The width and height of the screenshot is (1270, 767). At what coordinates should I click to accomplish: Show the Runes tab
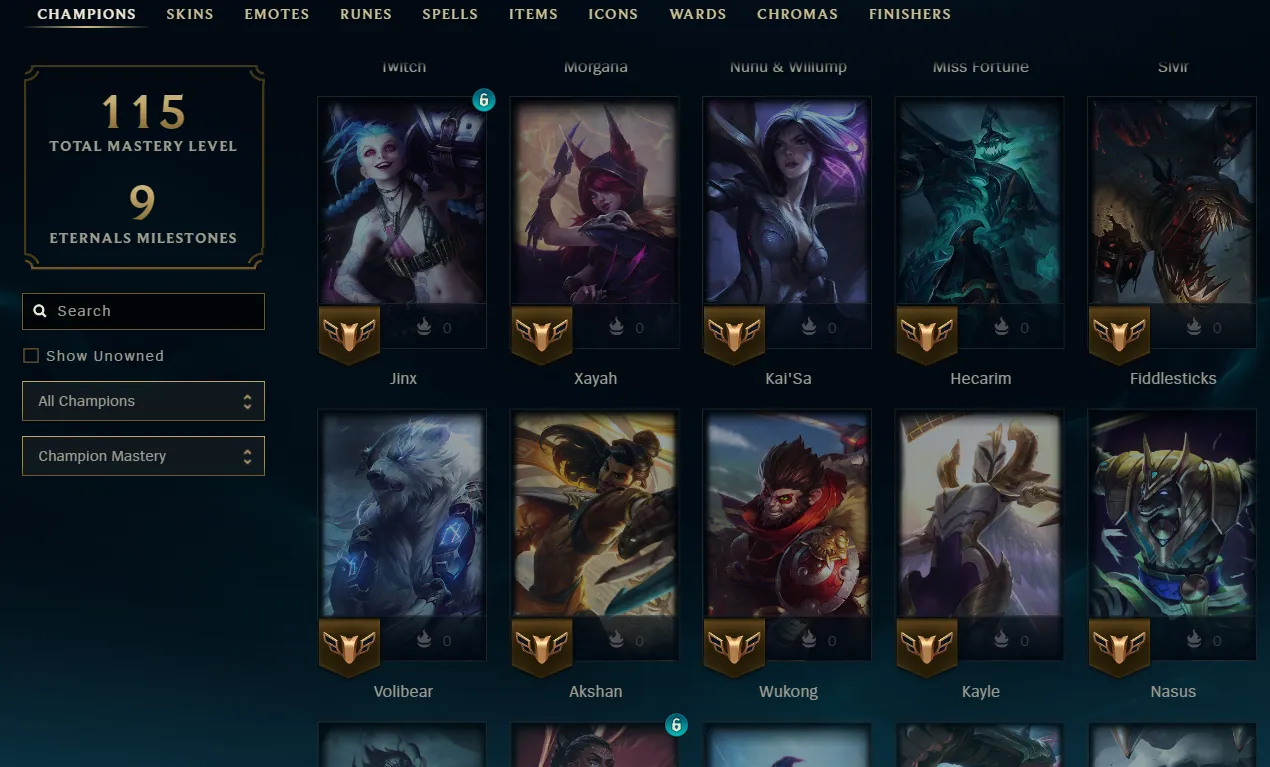tap(366, 14)
